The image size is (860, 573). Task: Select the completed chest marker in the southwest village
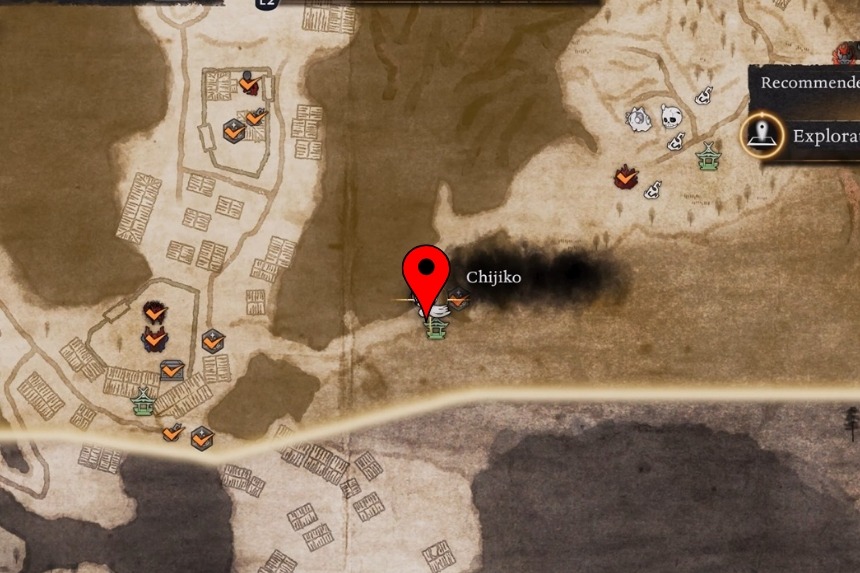pos(172,370)
